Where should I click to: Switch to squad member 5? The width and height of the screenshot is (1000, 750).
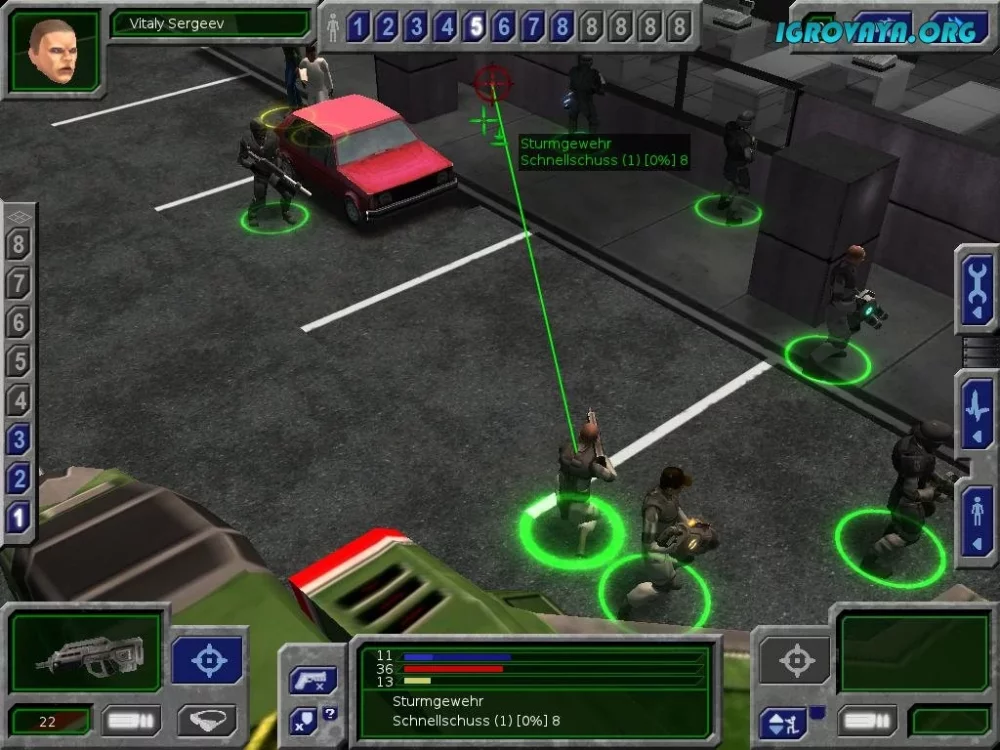[475, 27]
